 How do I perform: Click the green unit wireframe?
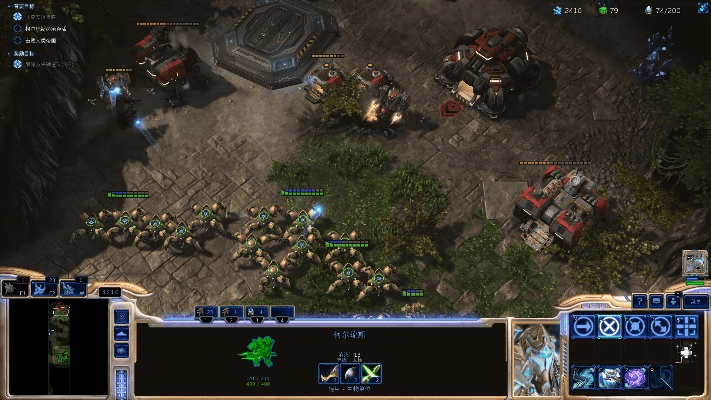[x=260, y=351]
